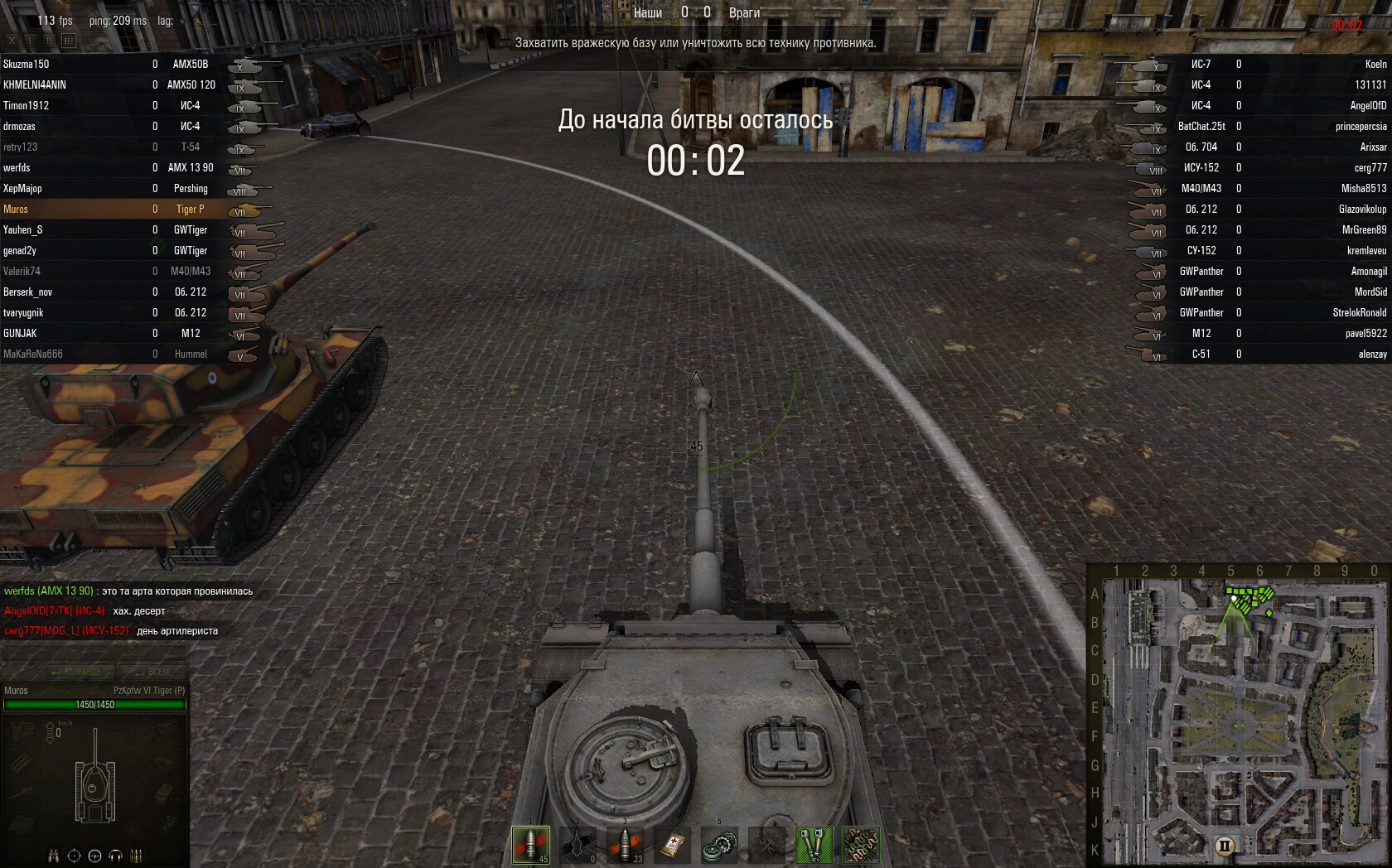The height and width of the screenshot is (868, 1392).
Task: Click the binocular telescope equipment icon
Action: point(814,845)
